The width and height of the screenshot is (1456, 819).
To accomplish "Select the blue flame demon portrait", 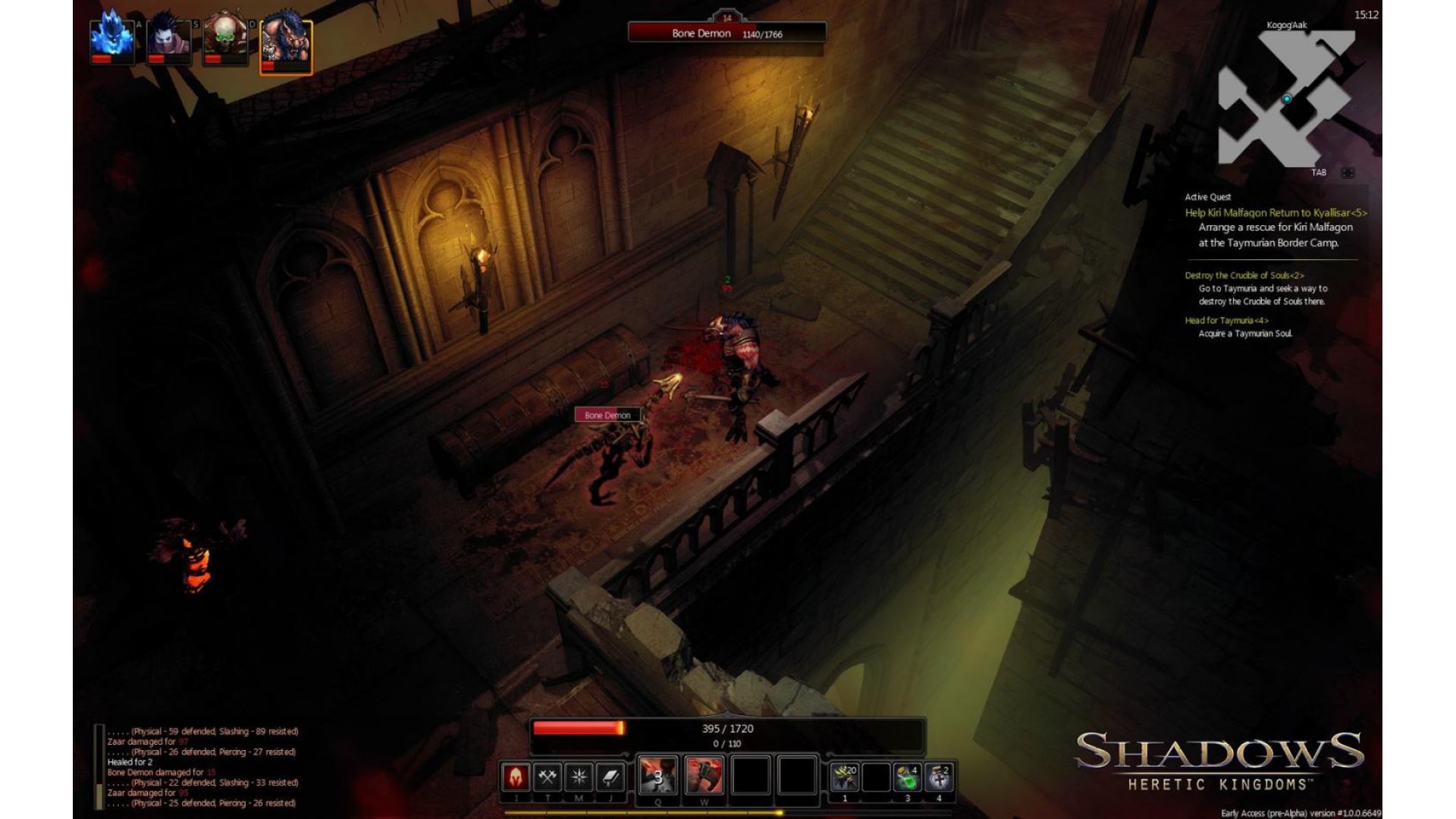I will (x=112, y=39).
